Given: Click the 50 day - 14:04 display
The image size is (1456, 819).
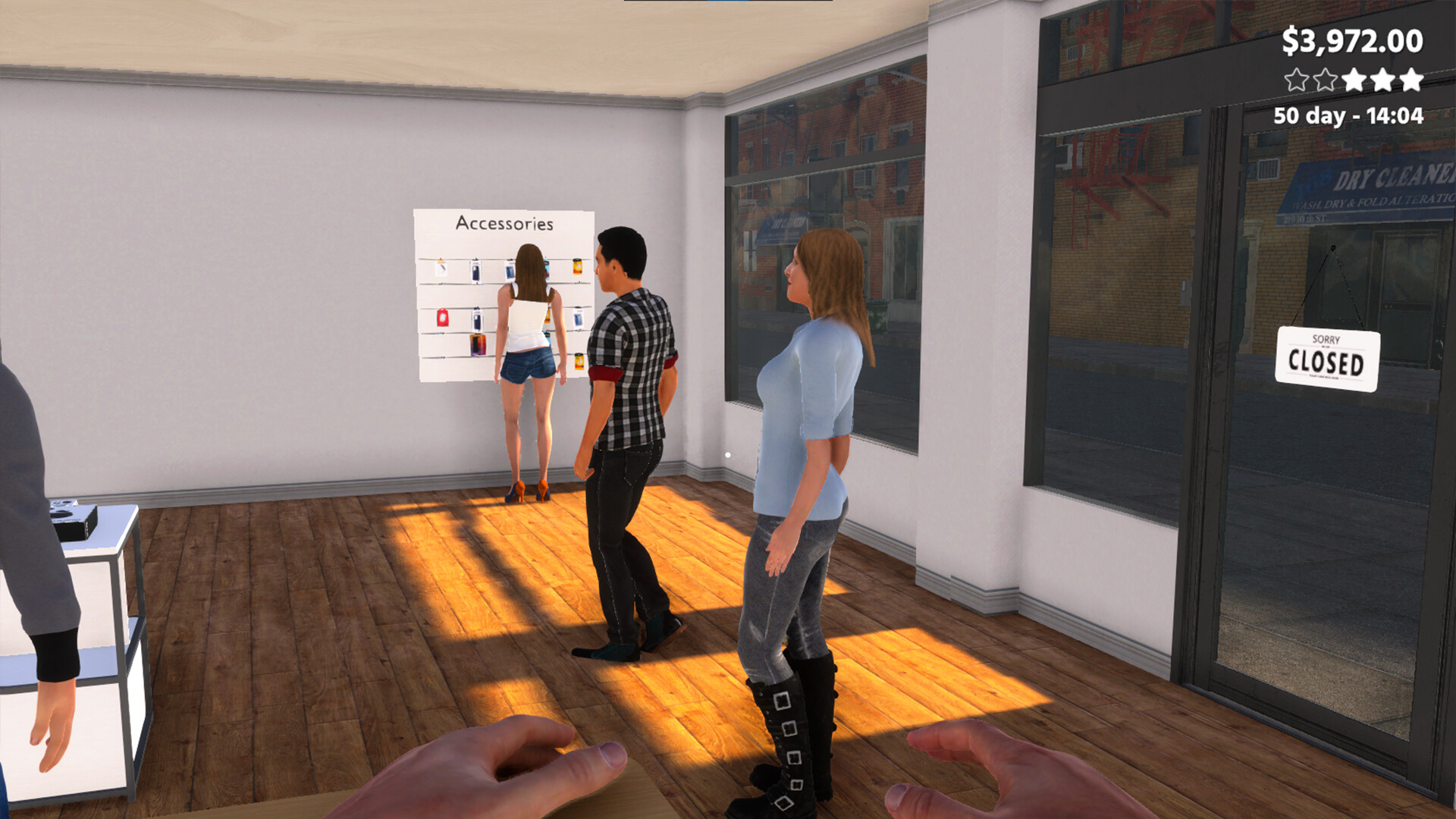Looking at the screenshot, I should [1348, 115].
